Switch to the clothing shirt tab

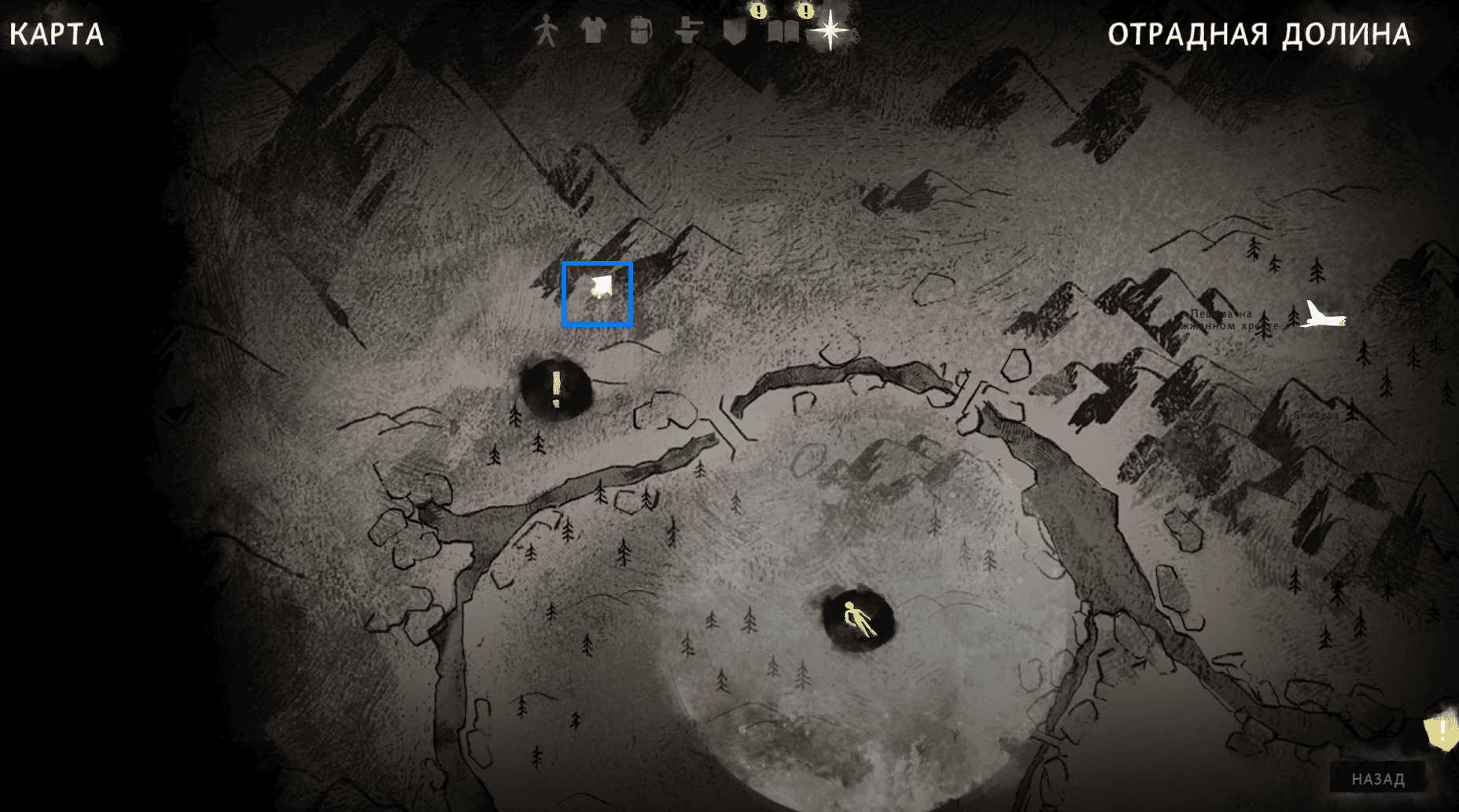593,31
